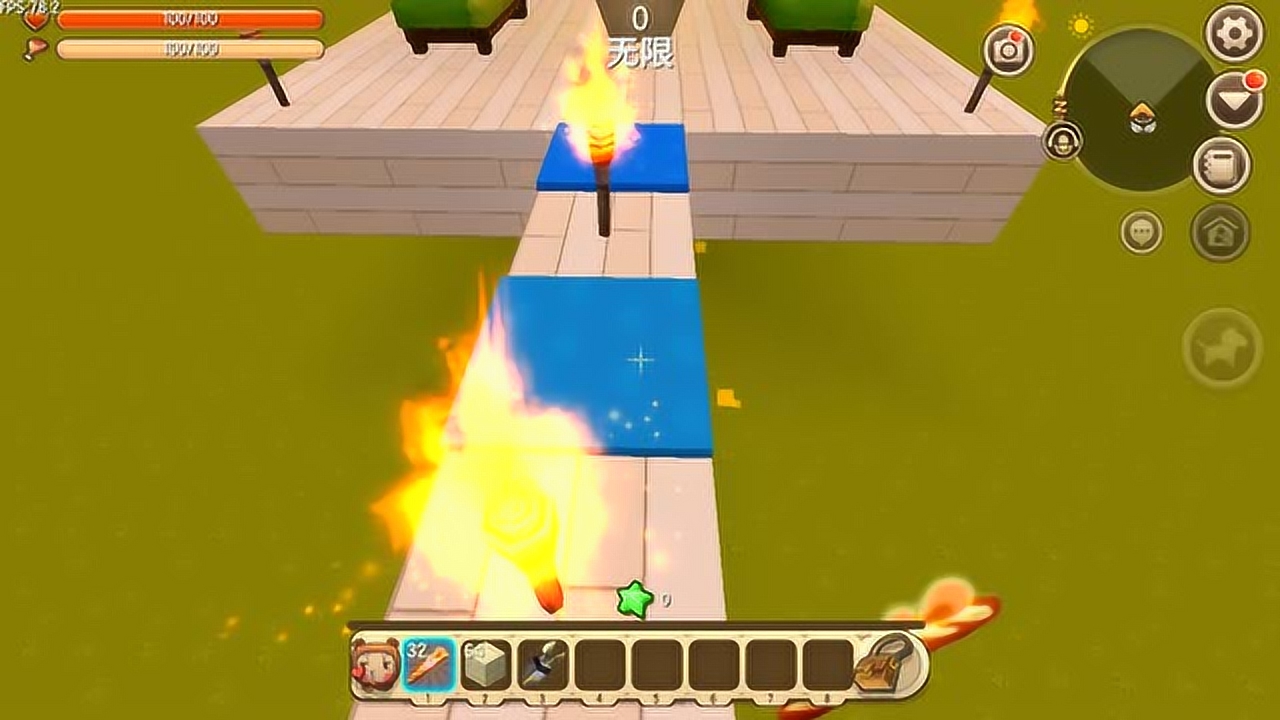Select the white stone block slot
The height and width of the screenshot is (720, 1280).
coord(486,664)
